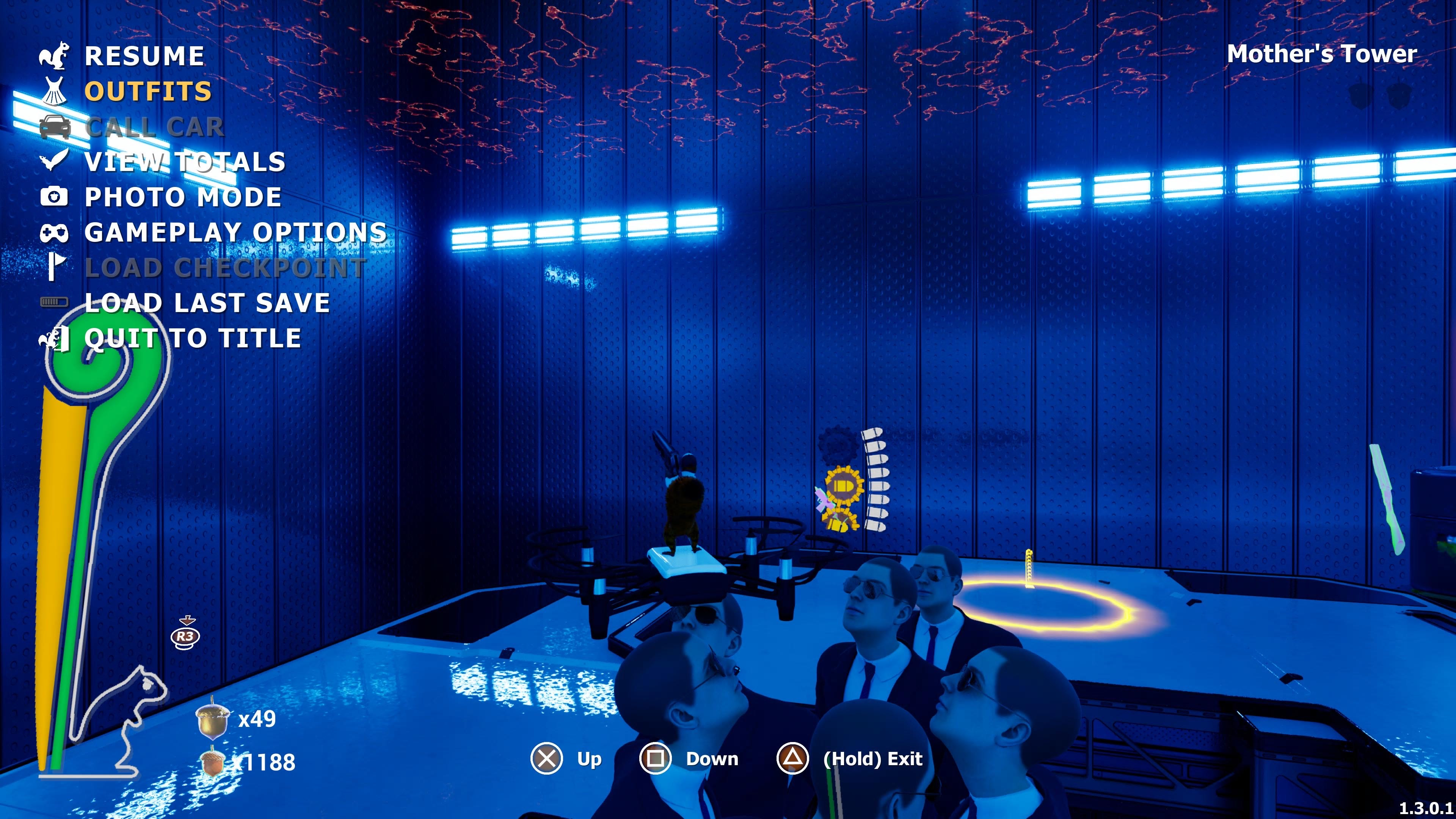Select the greyed-out Call Car entry

click(154, 127)
